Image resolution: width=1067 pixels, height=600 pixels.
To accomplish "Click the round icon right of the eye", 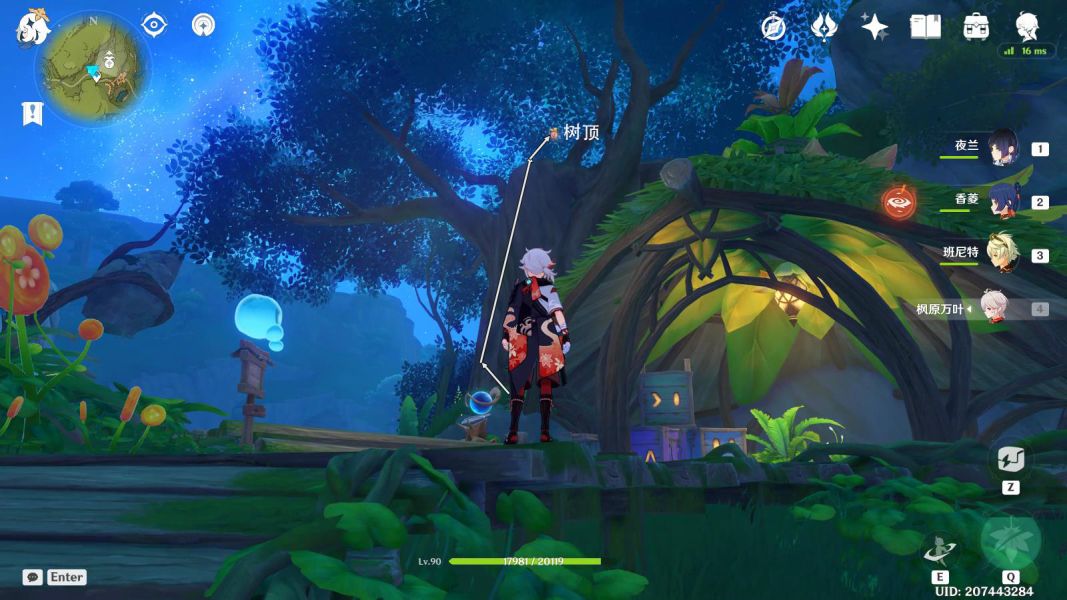I will click(203, 25).
